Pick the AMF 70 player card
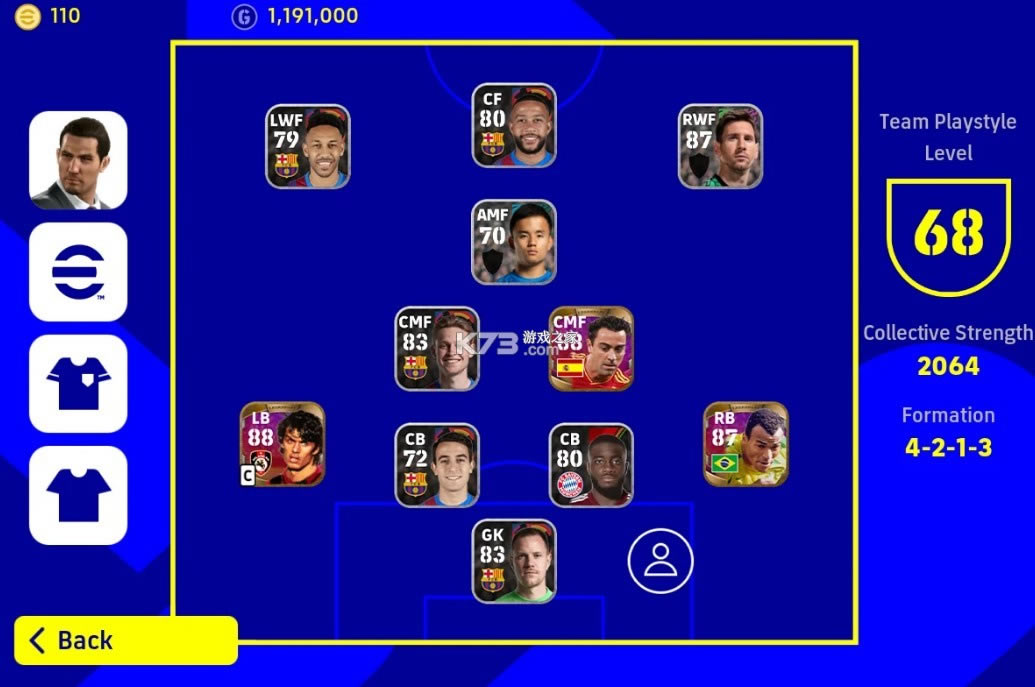1035x687 pixels. pos(514,242)
